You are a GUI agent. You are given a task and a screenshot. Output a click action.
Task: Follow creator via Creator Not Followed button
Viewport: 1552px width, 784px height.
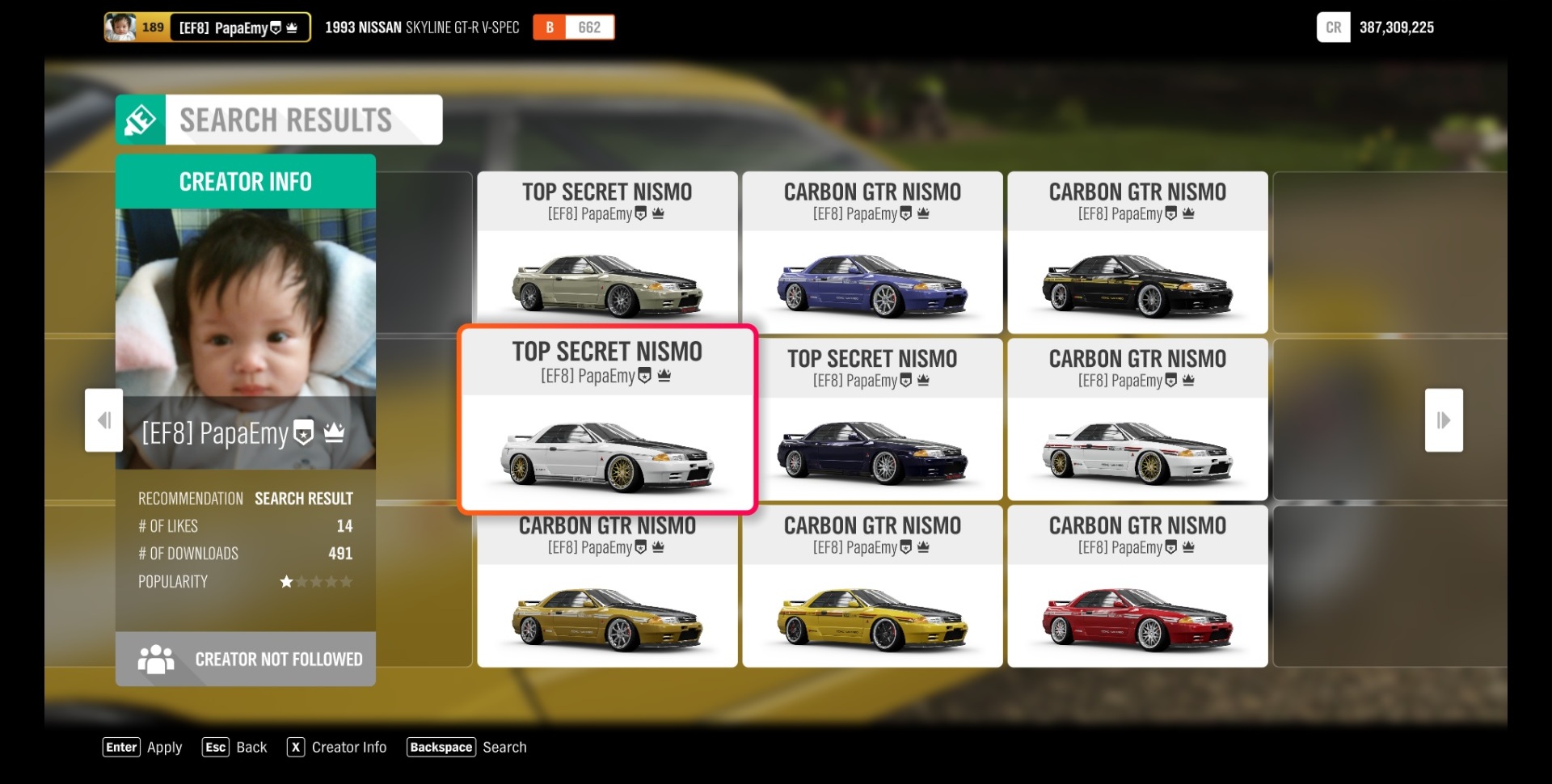[246, 660]
